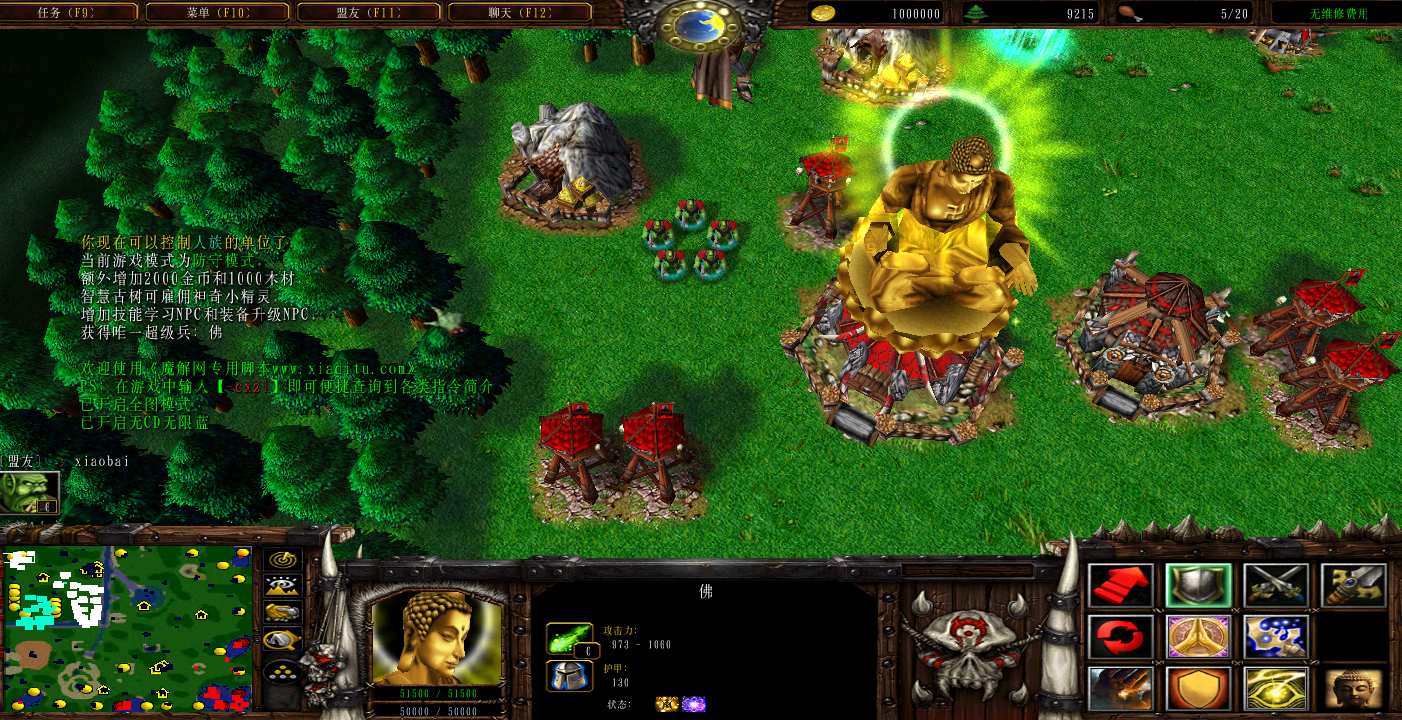Open the 菜单 (F10) game menu

click(220, 13)
